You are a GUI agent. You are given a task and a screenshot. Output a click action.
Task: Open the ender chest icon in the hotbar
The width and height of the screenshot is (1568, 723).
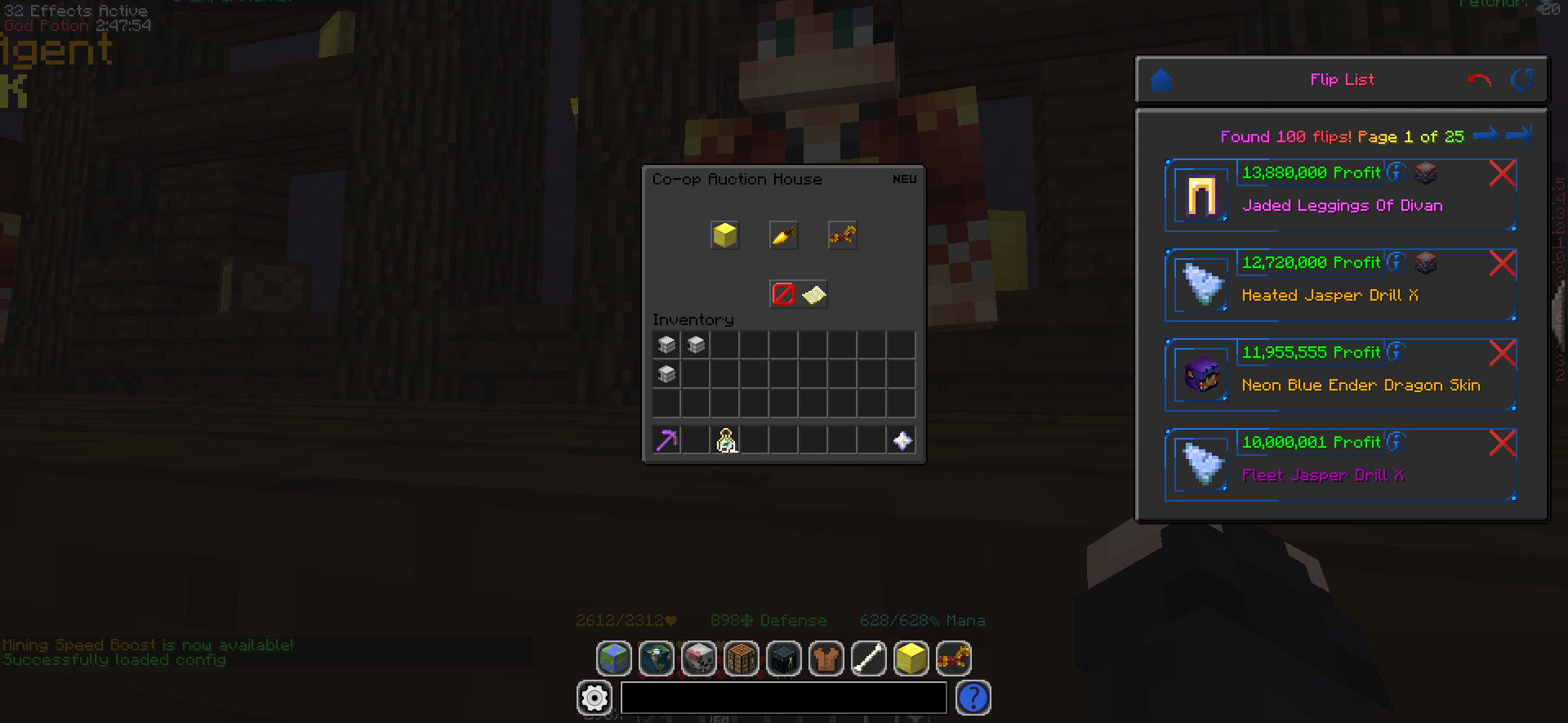point(784,658)
